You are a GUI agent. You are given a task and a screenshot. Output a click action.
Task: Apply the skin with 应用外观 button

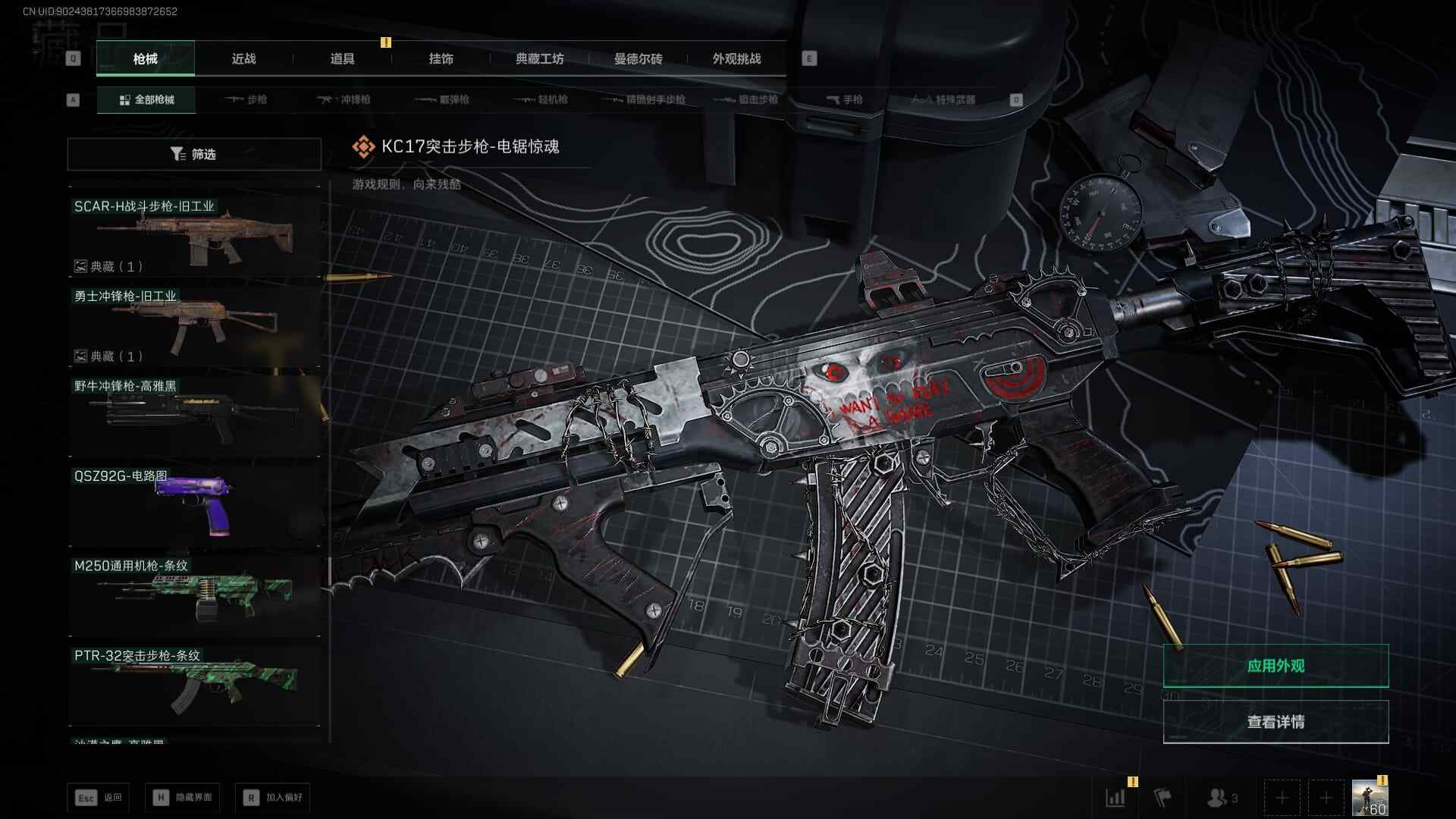click(1276, 666)
